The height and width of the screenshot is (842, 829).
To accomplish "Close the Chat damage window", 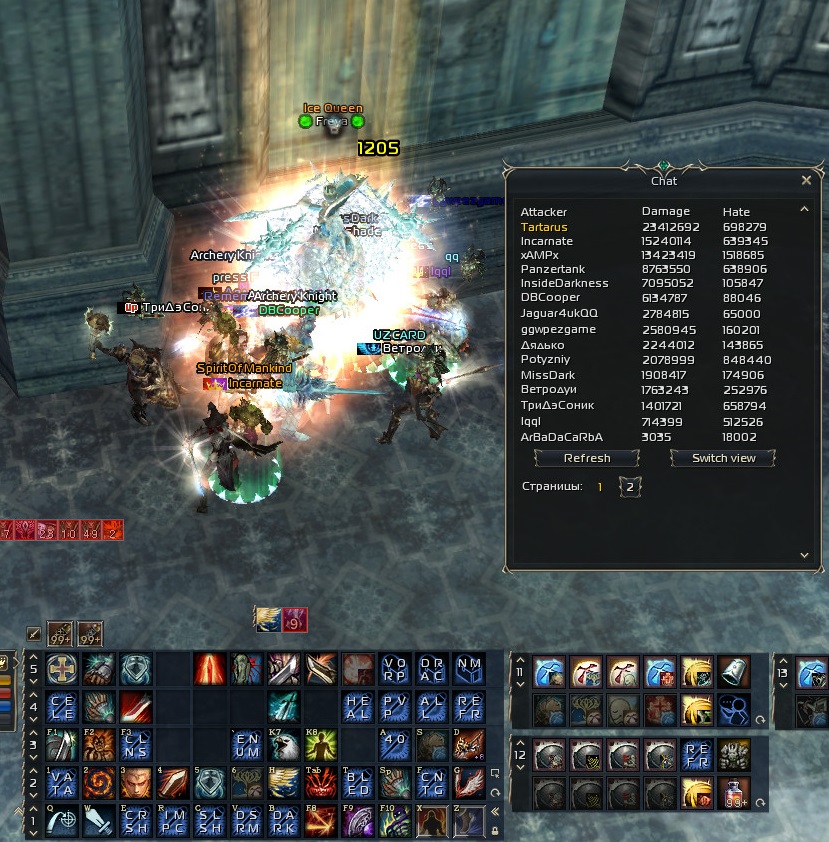I will point(806,181).
